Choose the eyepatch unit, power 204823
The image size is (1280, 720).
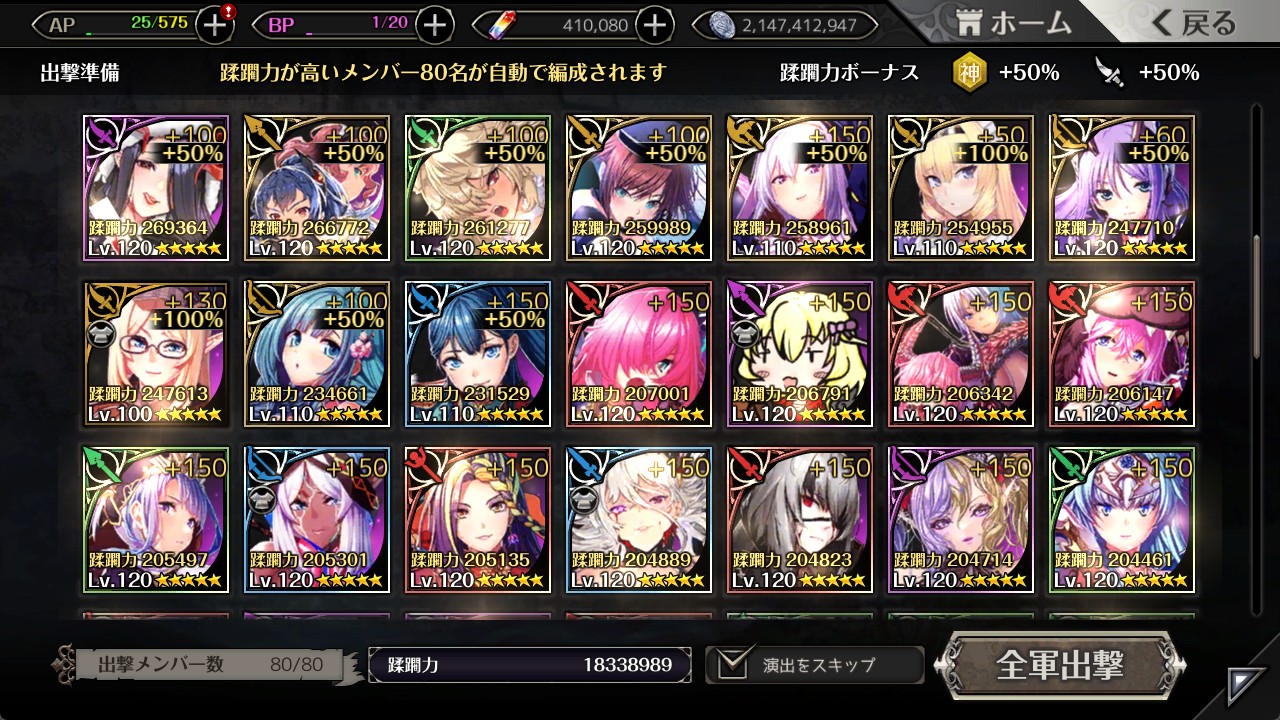(800, 520)
